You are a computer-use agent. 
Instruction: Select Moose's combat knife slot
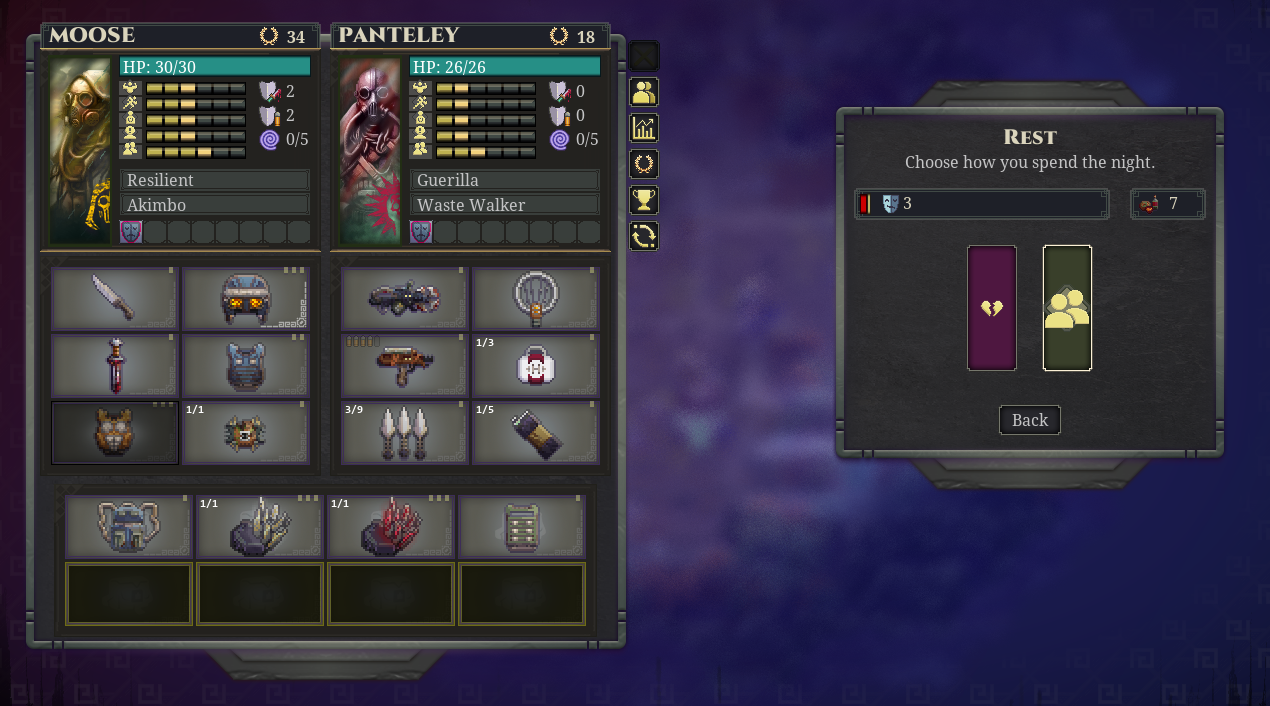click(114, 298)
